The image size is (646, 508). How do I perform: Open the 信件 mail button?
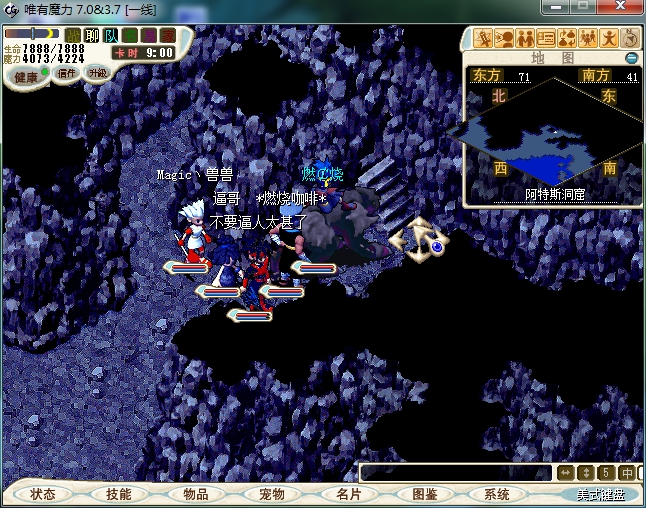pyautogui.click(x=67, y=73)
